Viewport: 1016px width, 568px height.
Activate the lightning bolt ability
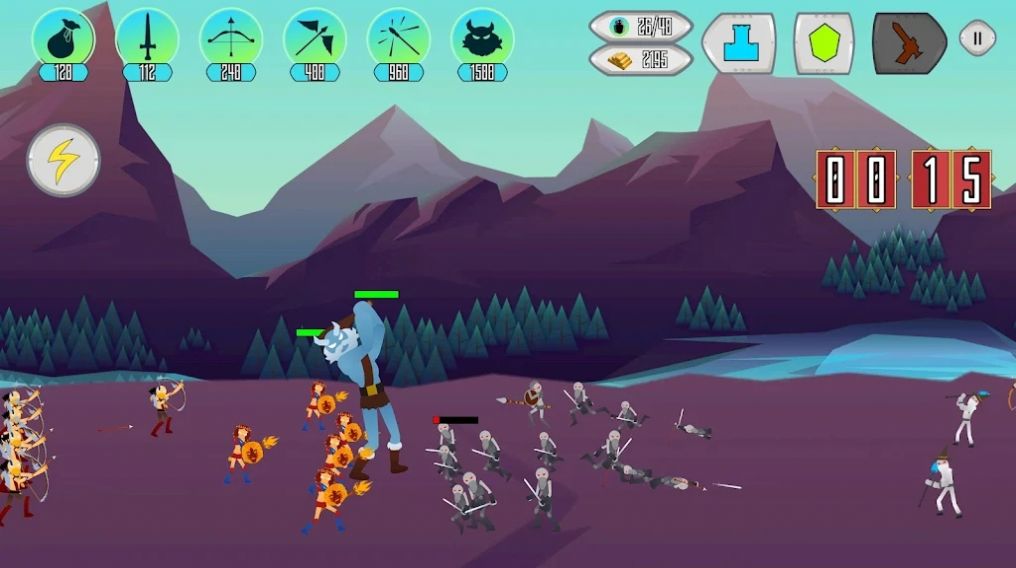point(63,160)
